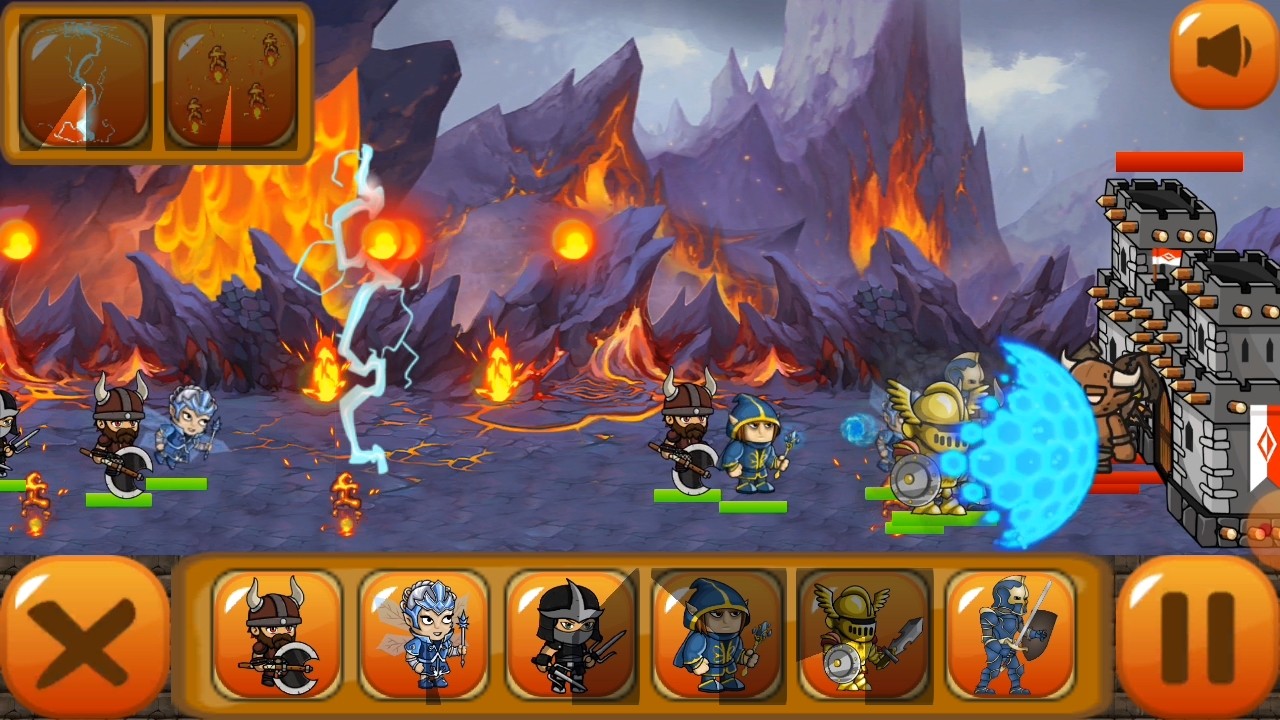Viewport: 1280px width, 720px height.
Task: Cast the lightning strike spell
Action: coord(84,81)
